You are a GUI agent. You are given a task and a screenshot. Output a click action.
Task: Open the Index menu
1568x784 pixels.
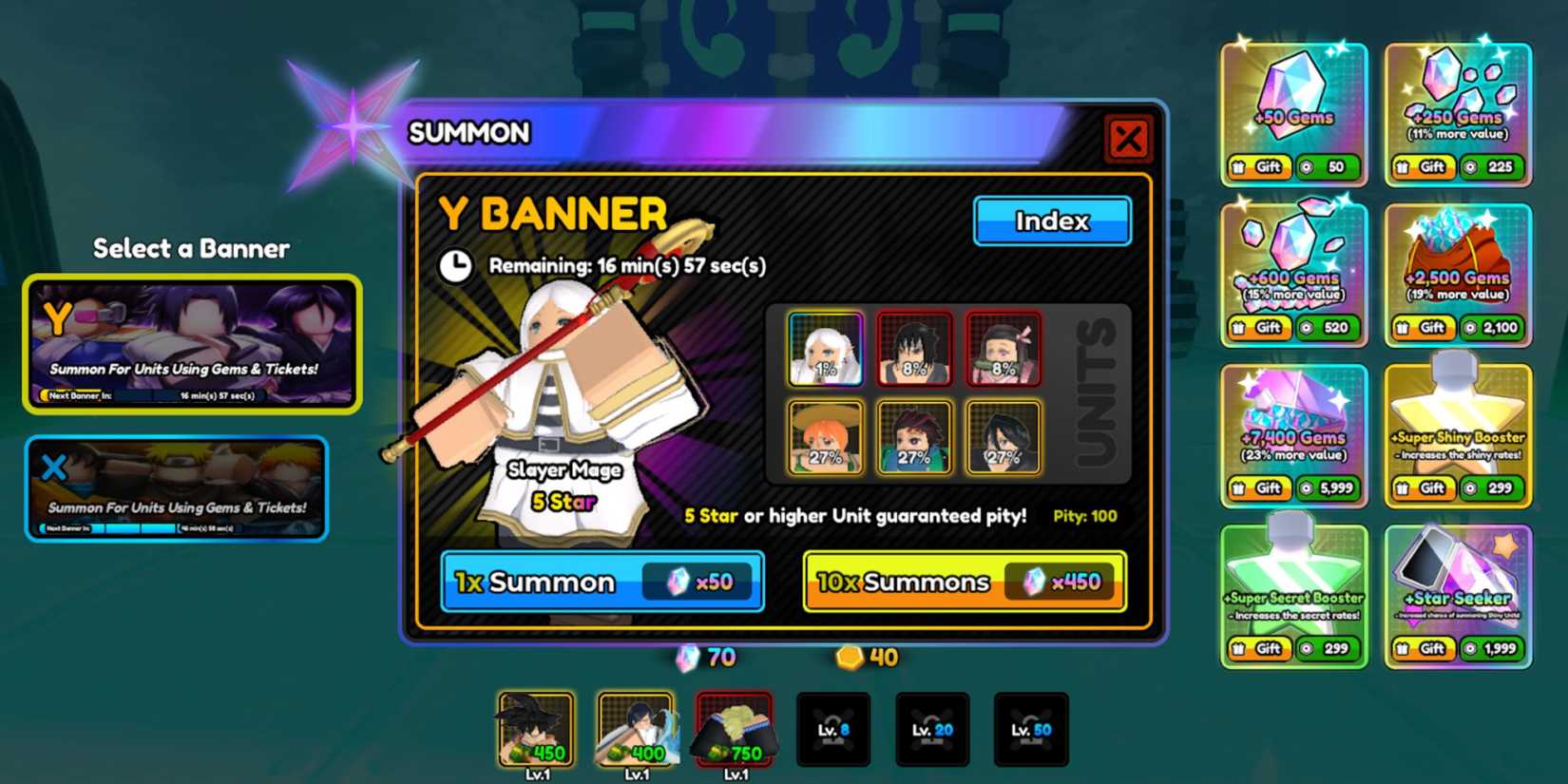[1051, 220]
